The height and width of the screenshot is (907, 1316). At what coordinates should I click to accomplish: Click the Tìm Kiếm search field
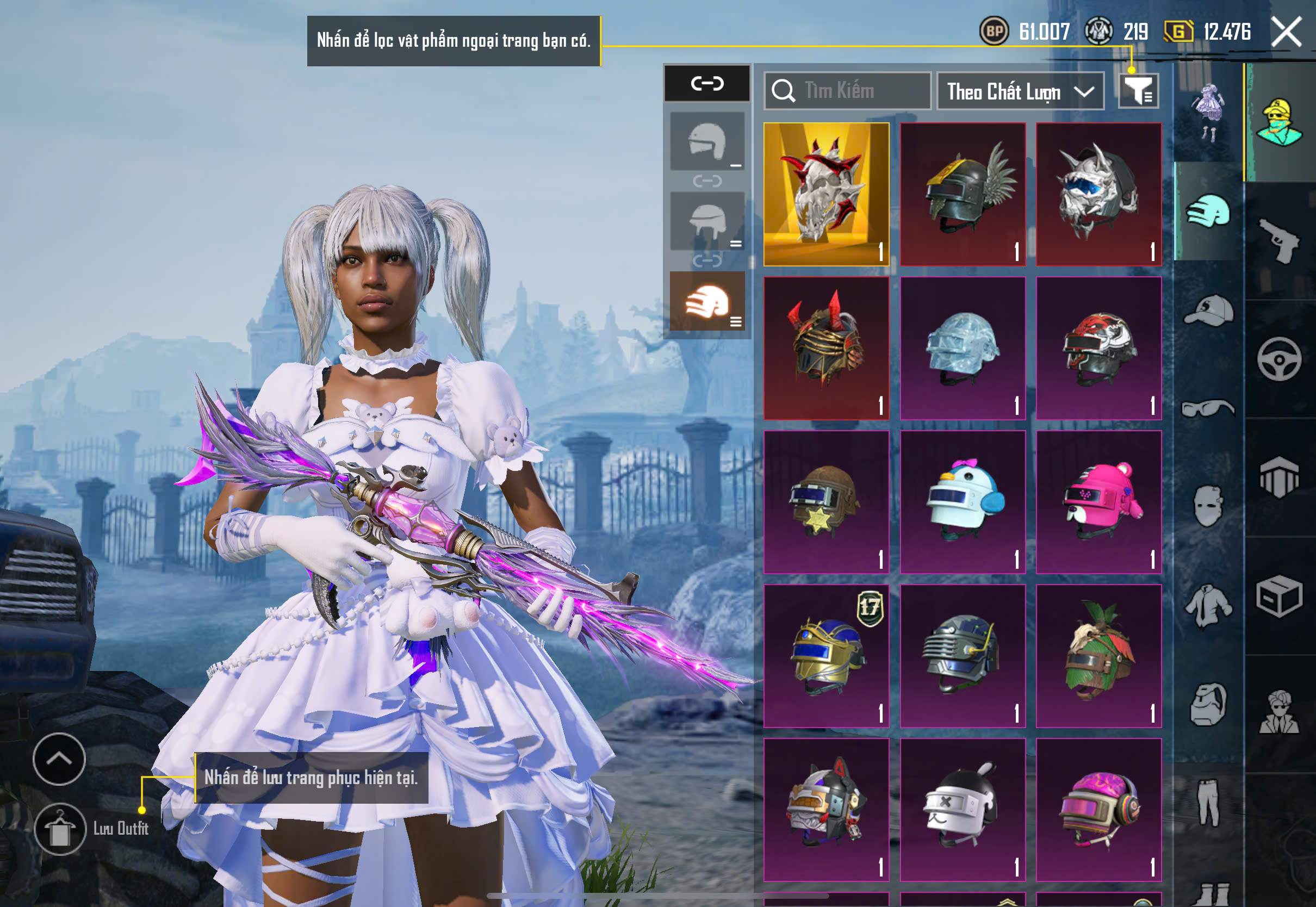847,91
